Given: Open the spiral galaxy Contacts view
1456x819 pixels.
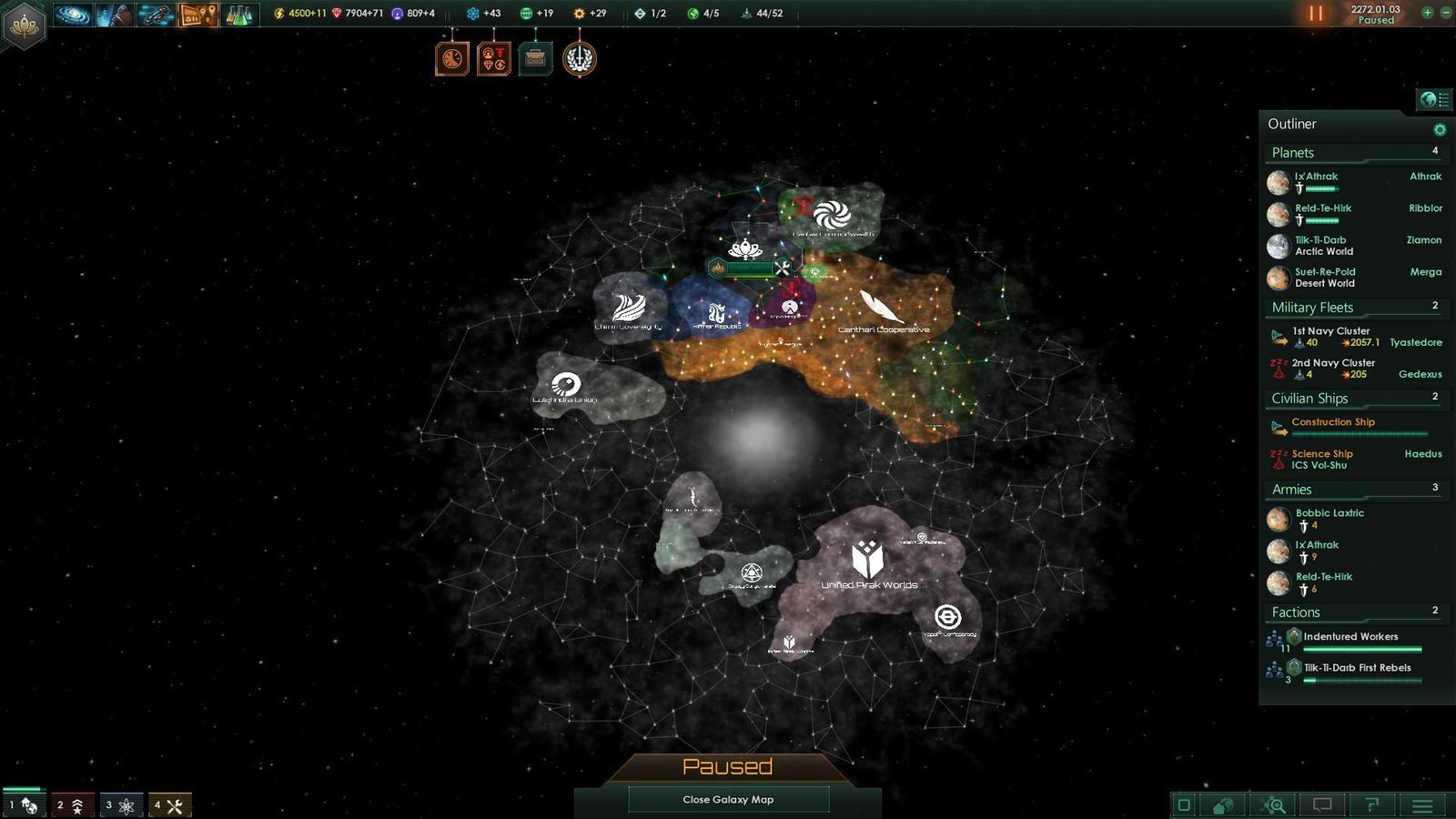Looking at the screenshot, I should (x=73, y=15).
